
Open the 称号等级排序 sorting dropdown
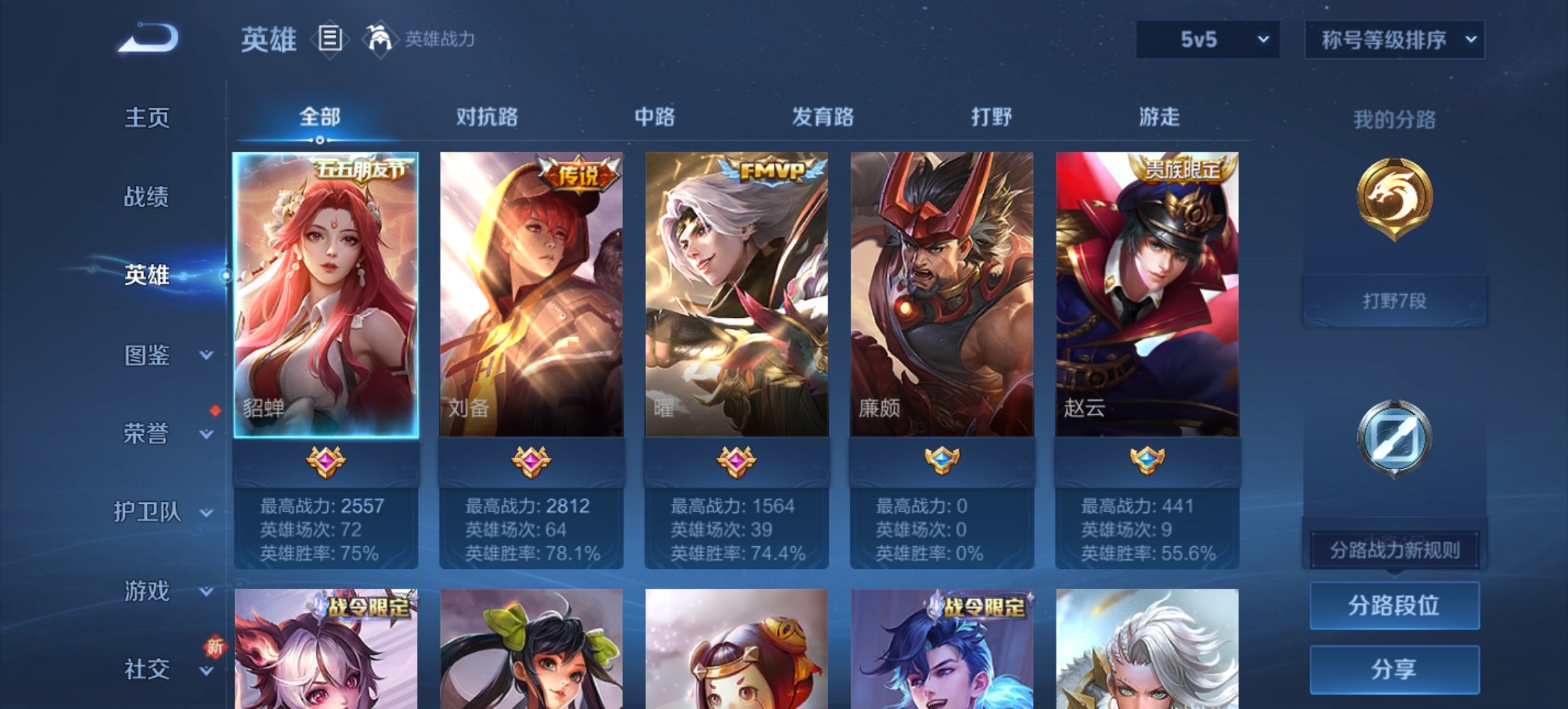pos(1395,40)
